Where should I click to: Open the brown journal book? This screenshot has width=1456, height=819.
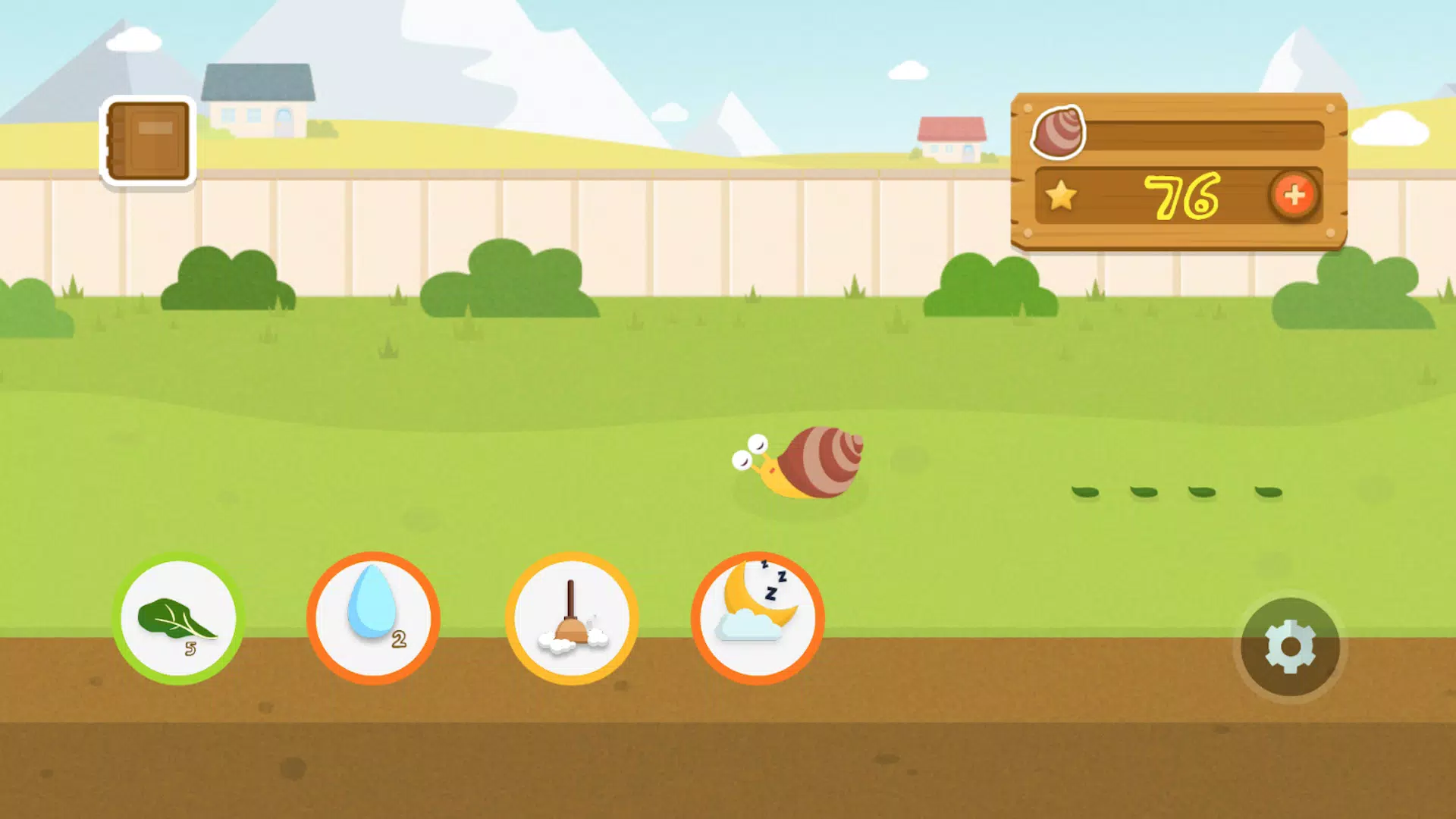[149, 141]
